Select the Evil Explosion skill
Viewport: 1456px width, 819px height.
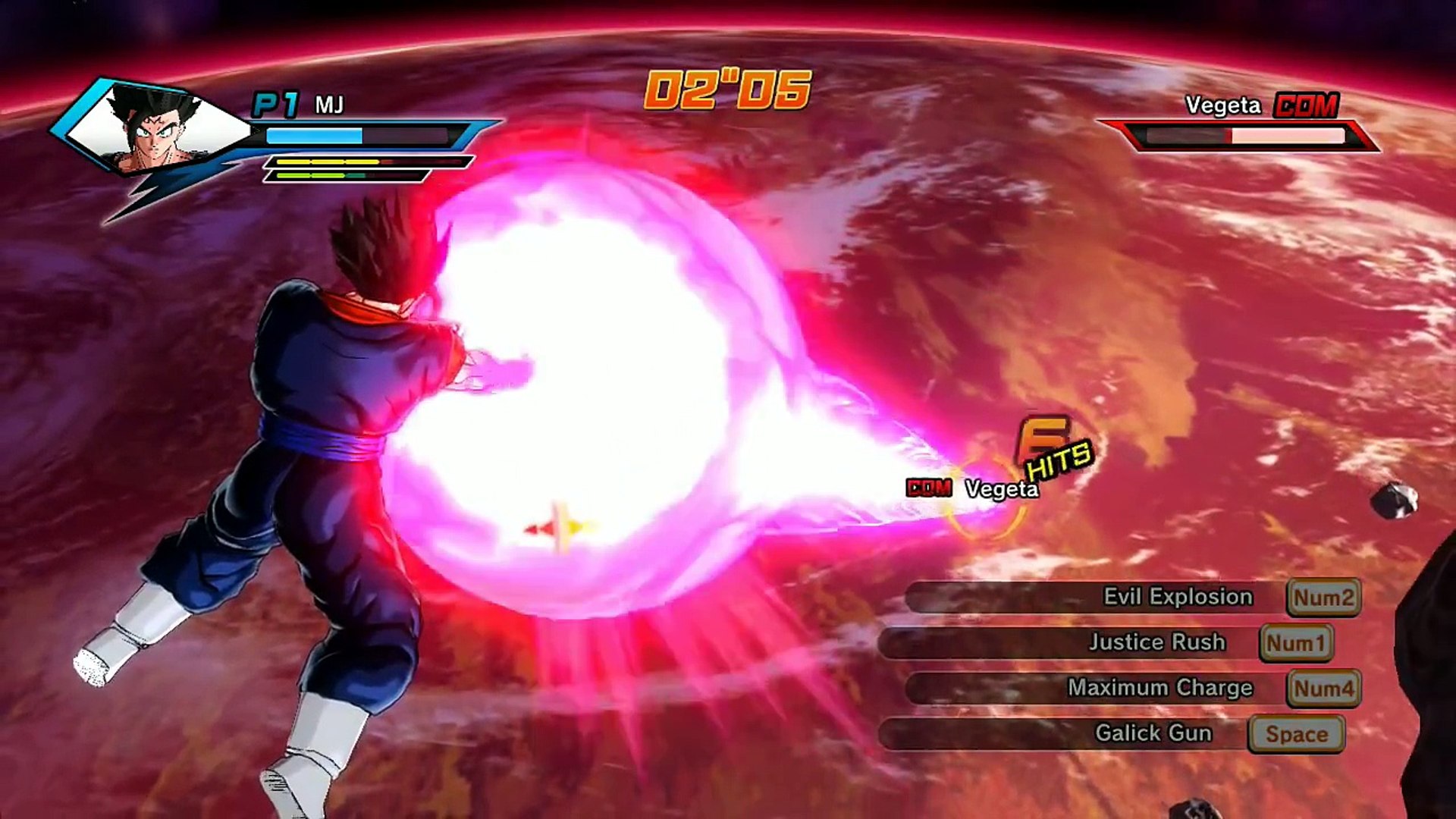click(1177, 597)
